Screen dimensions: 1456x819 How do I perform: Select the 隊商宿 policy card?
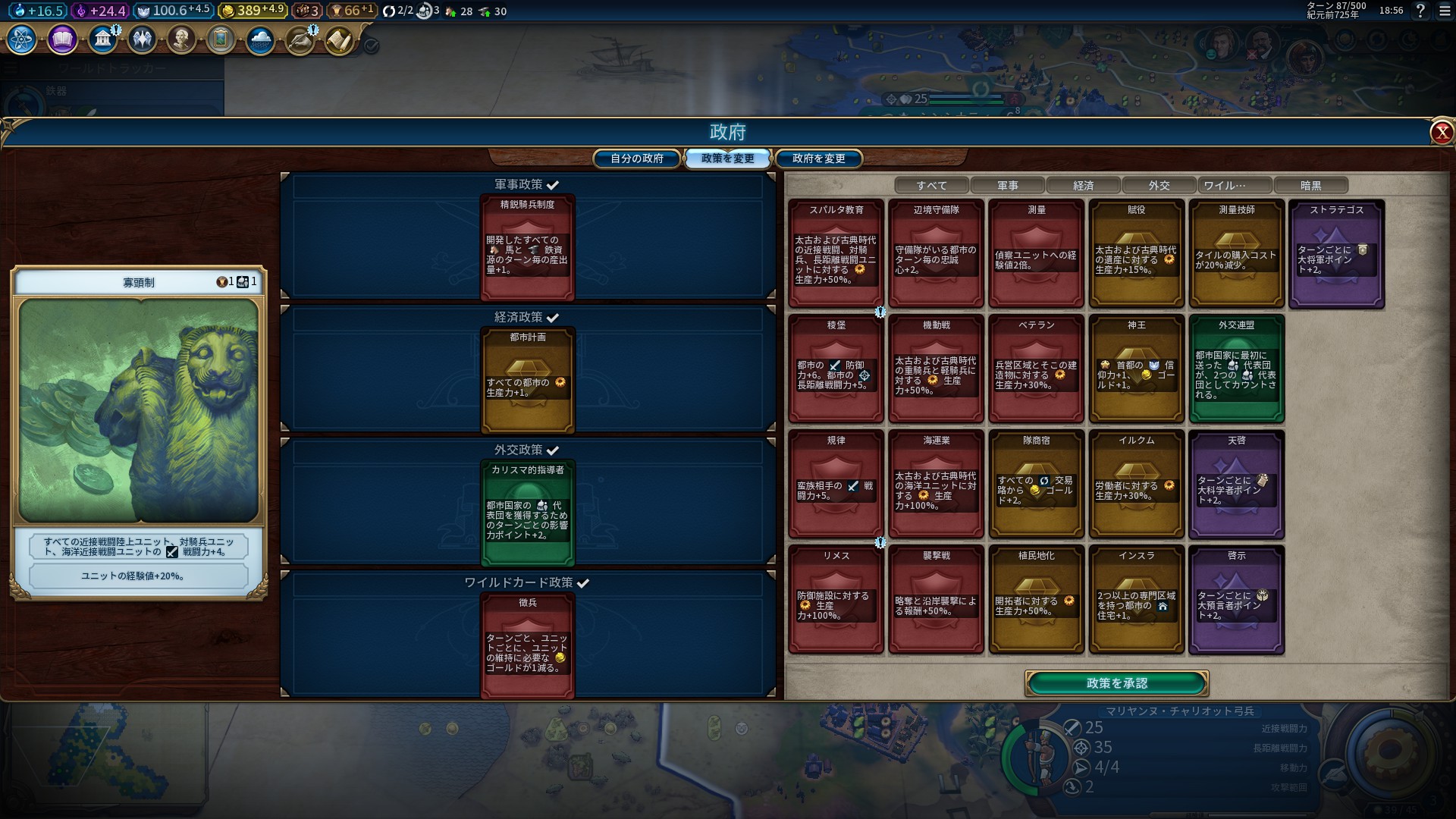(1036, 484)
